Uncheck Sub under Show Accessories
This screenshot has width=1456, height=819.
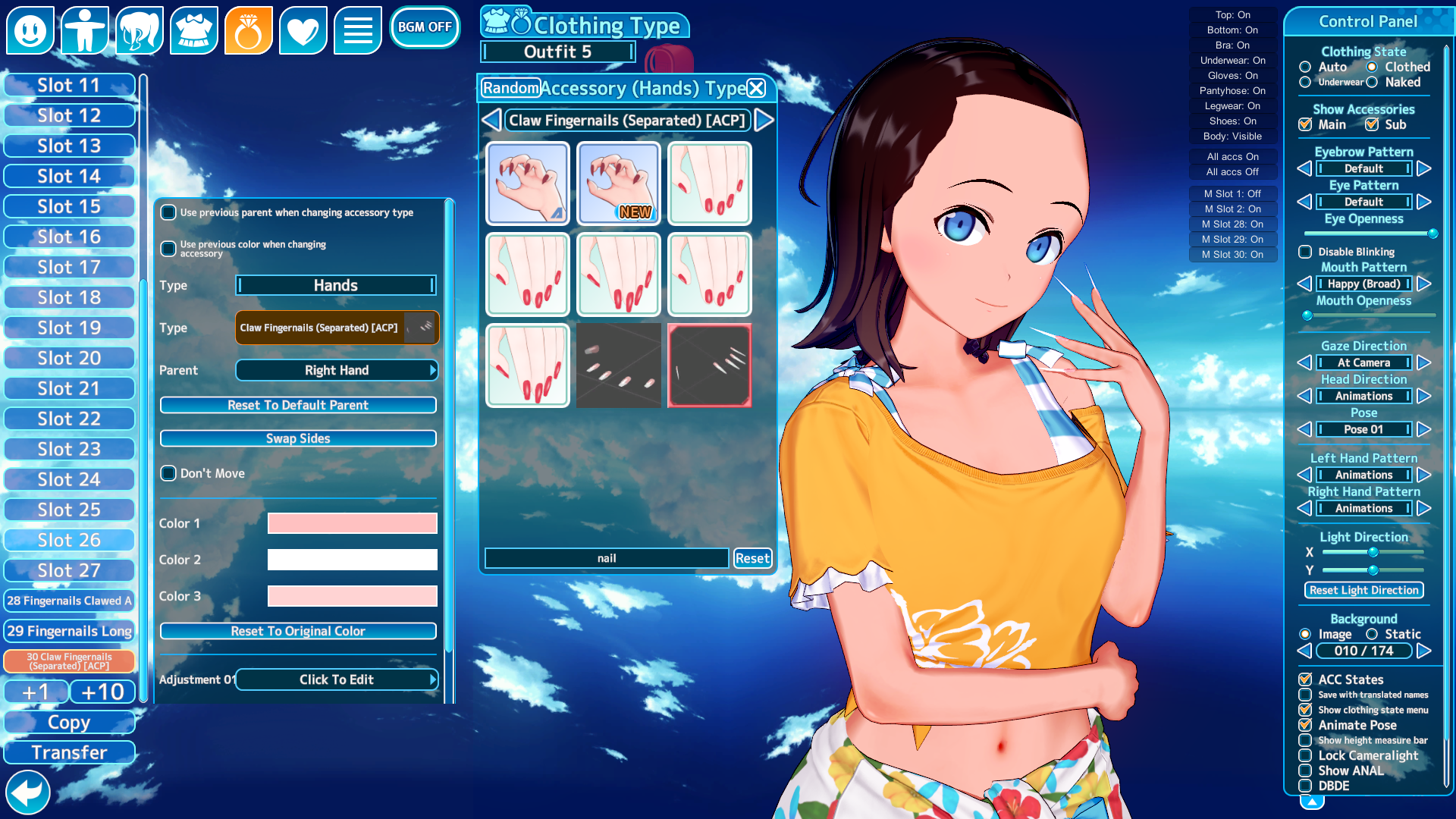click(1371, 124)
